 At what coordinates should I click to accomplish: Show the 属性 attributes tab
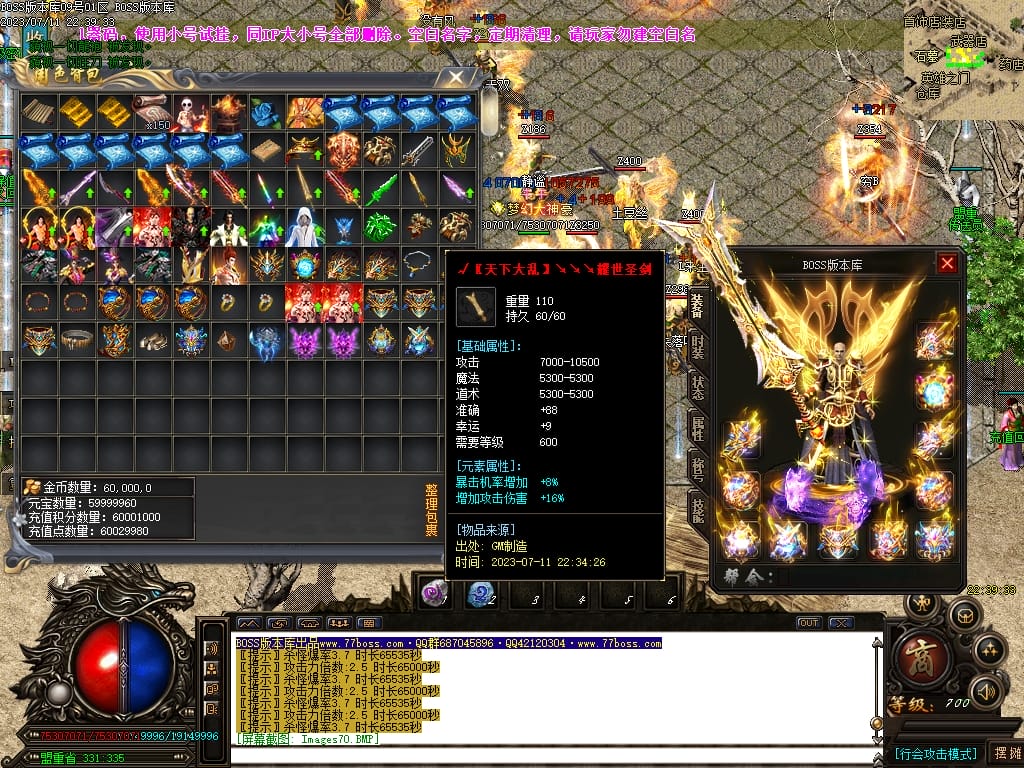[698, 428]
